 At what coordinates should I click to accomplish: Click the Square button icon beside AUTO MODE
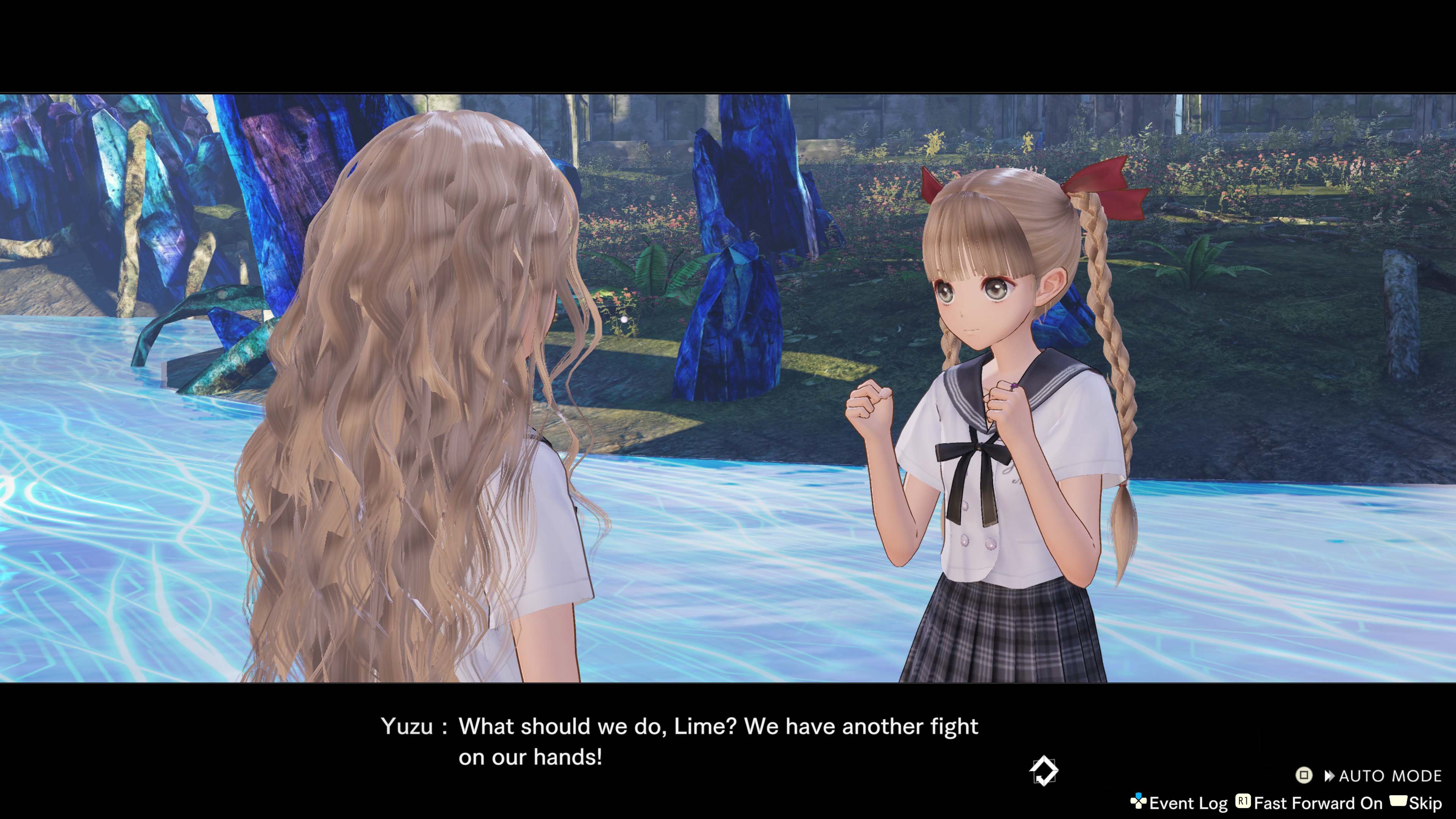1304,775
